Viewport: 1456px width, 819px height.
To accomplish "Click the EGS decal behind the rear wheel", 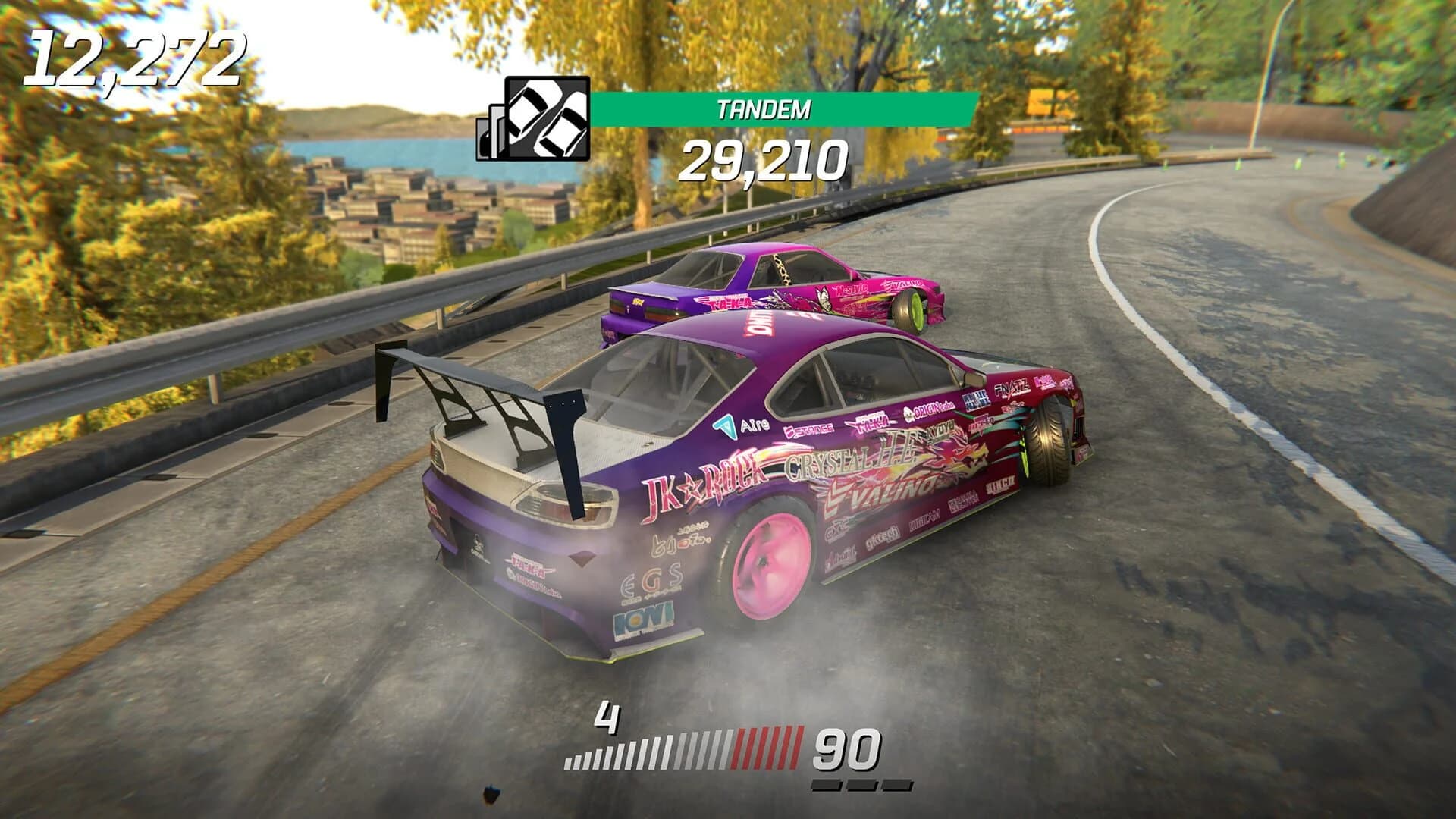I will (651, 579).
